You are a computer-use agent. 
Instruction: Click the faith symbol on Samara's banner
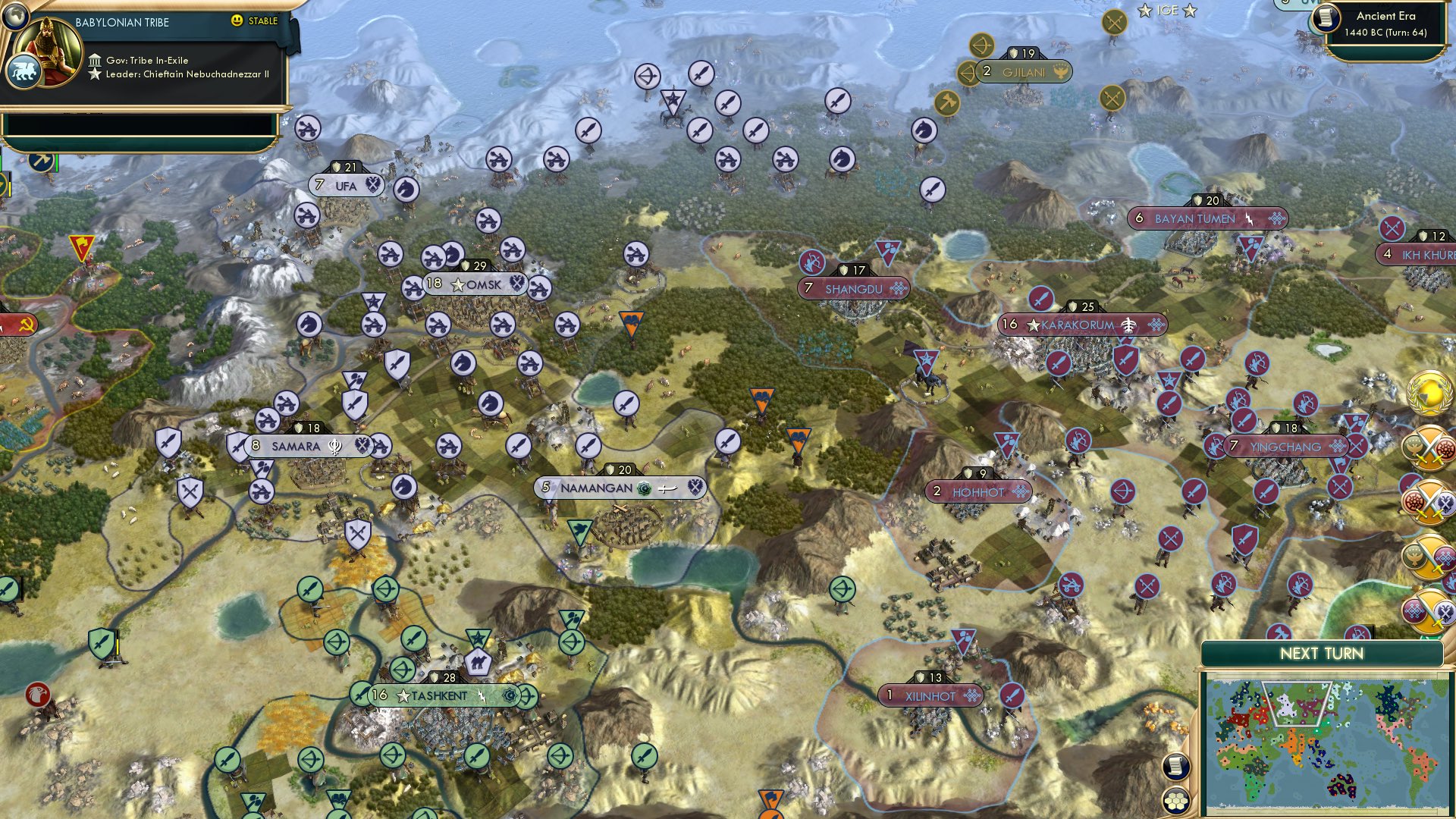[334, 447]
